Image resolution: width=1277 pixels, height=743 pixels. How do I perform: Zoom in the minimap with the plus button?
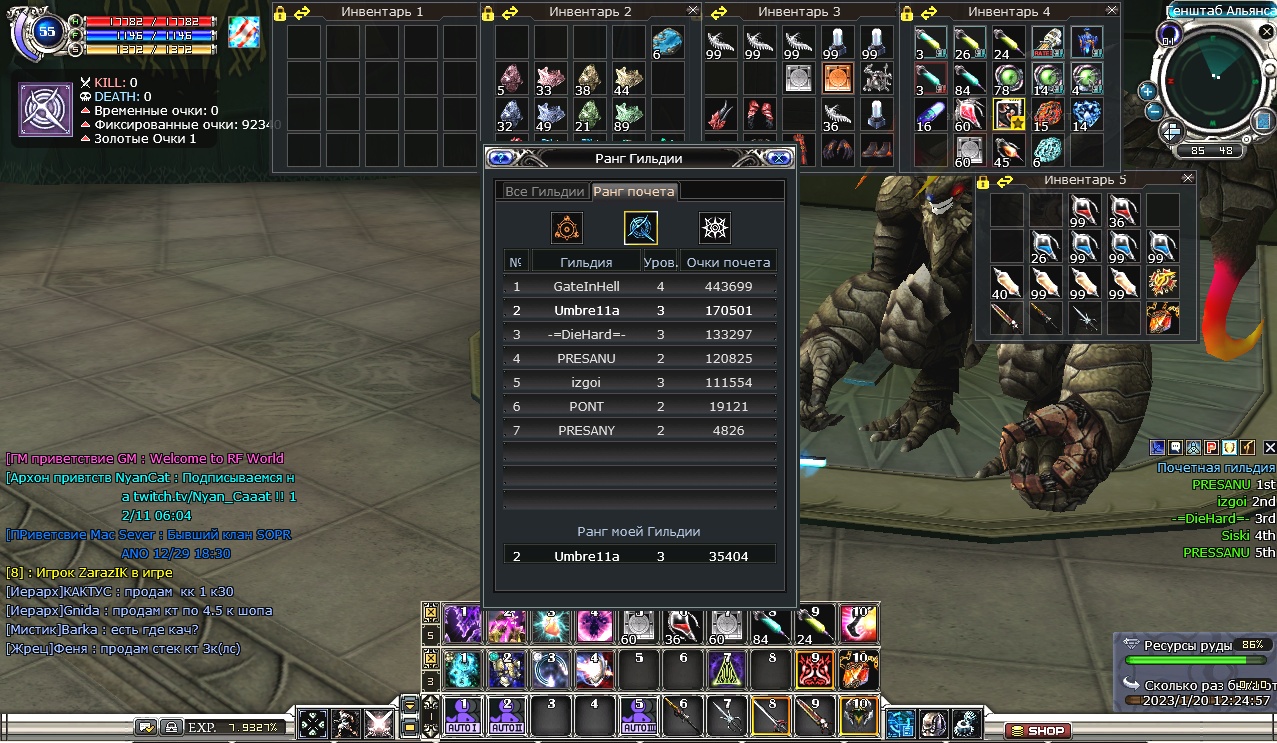(1147, 91)
